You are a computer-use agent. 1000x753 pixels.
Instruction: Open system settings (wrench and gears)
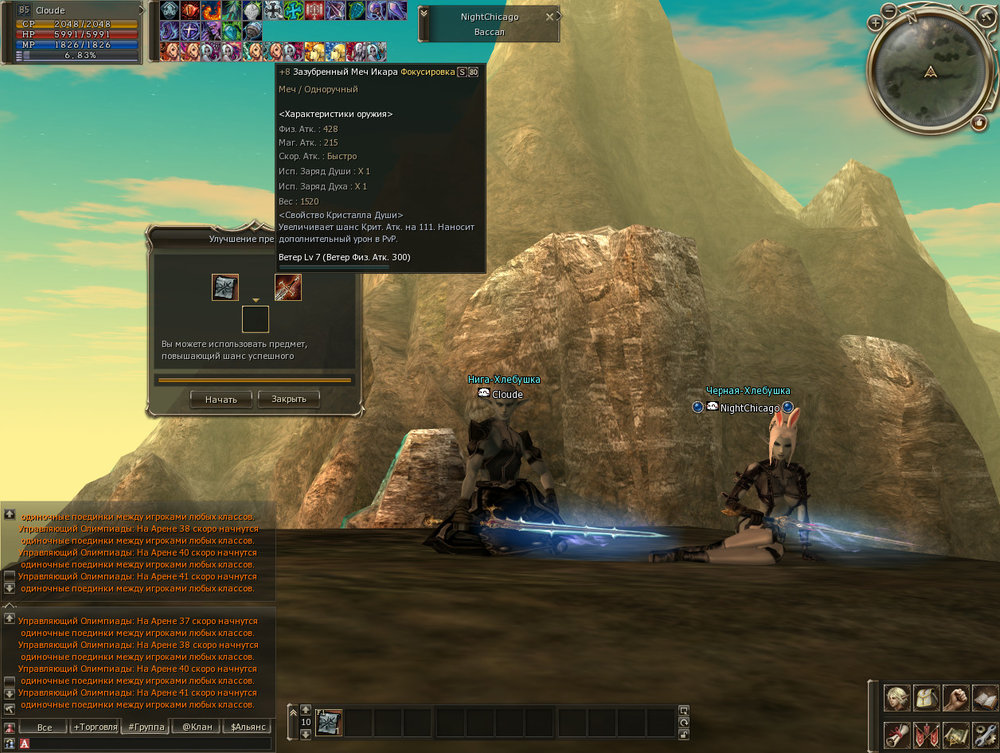click(x=985, y=734)
